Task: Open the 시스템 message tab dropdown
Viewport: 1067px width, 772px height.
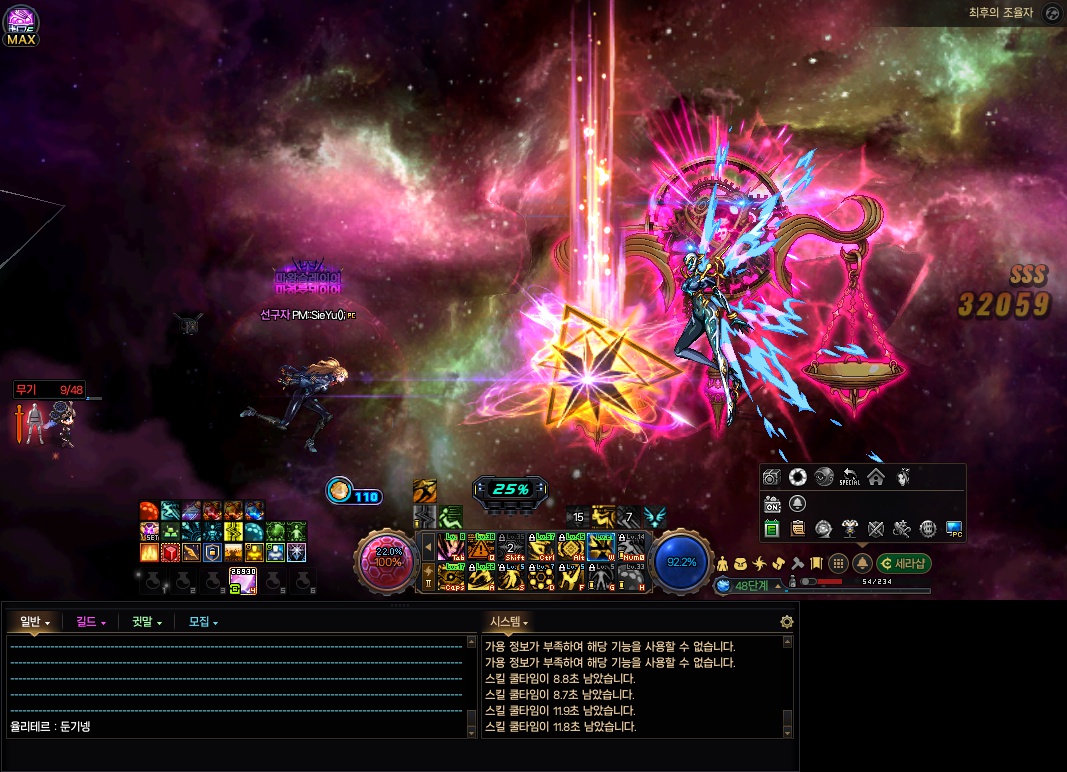Action: tap(508, 622)
